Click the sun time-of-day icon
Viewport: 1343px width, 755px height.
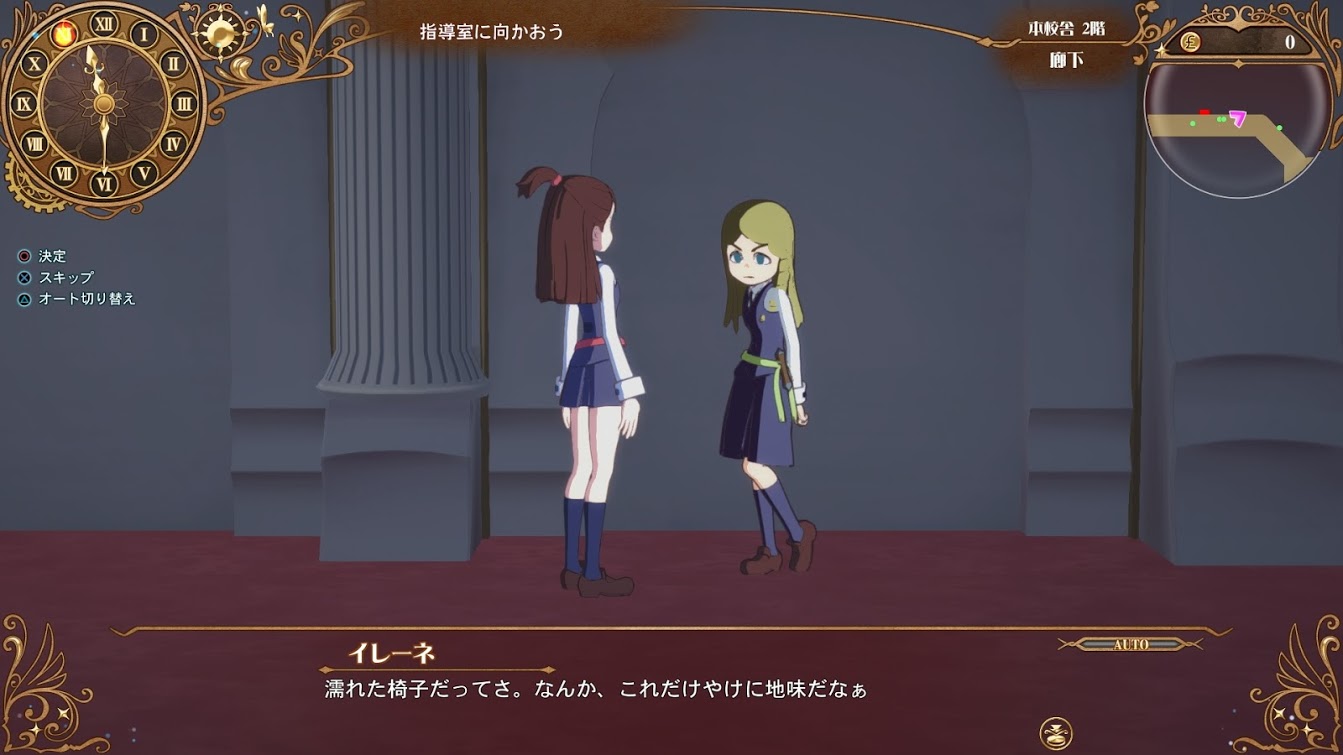tap(219, 33)
